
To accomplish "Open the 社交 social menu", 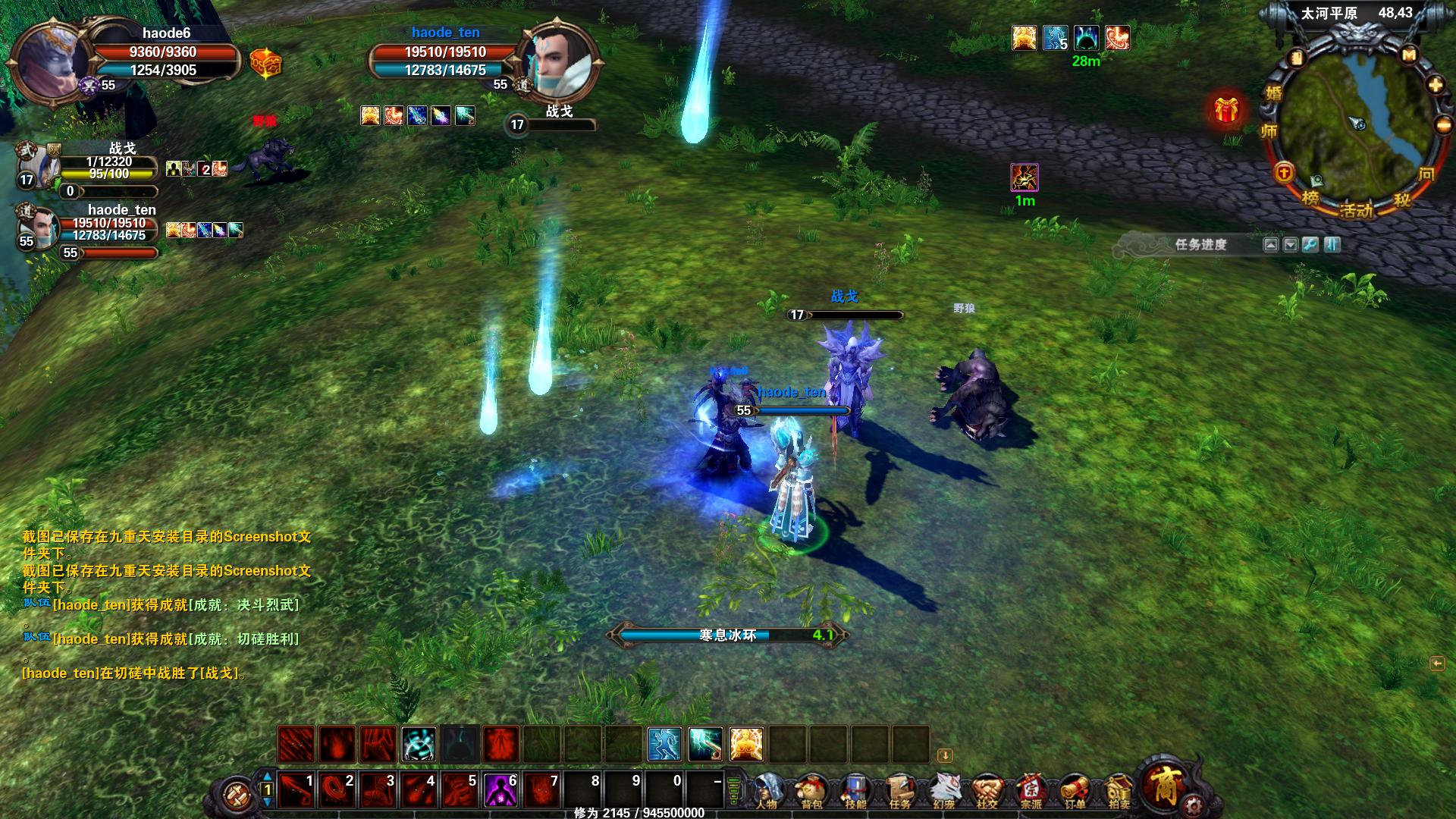I will click(x=987, y=792).
